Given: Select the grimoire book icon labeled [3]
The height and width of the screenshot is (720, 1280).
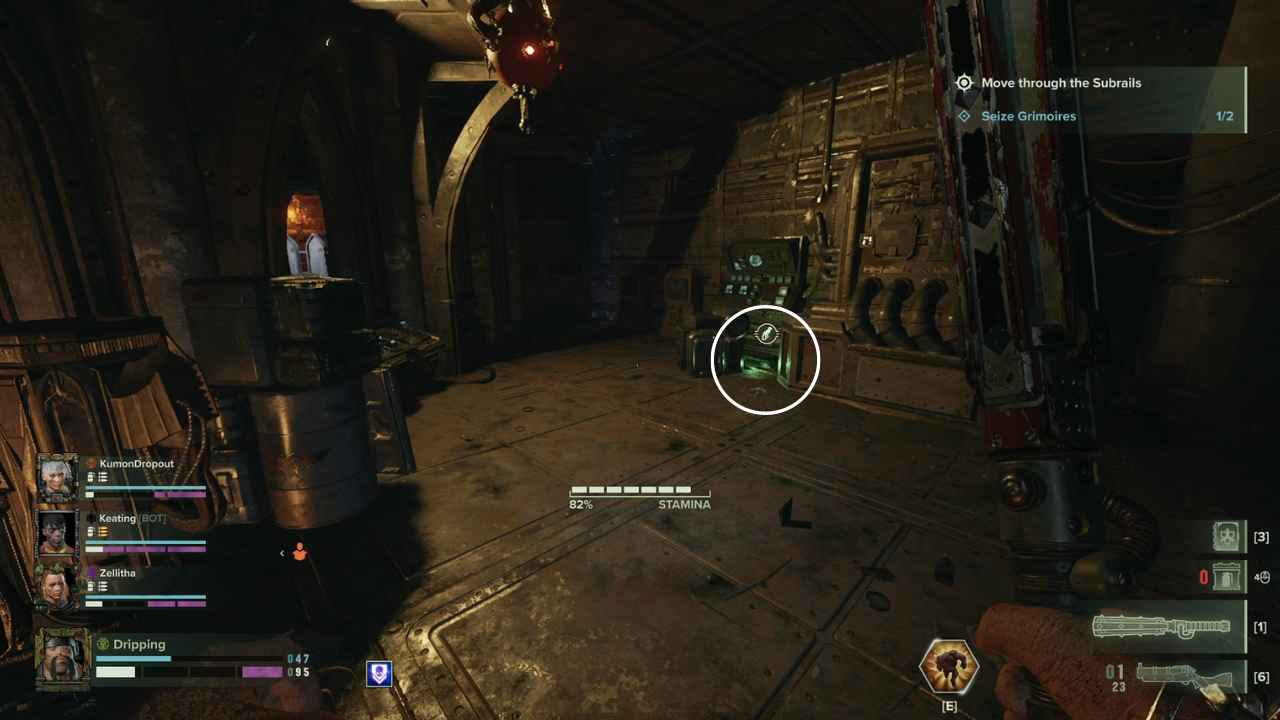Looking at the screenshot, I should tap(1227, 537).
